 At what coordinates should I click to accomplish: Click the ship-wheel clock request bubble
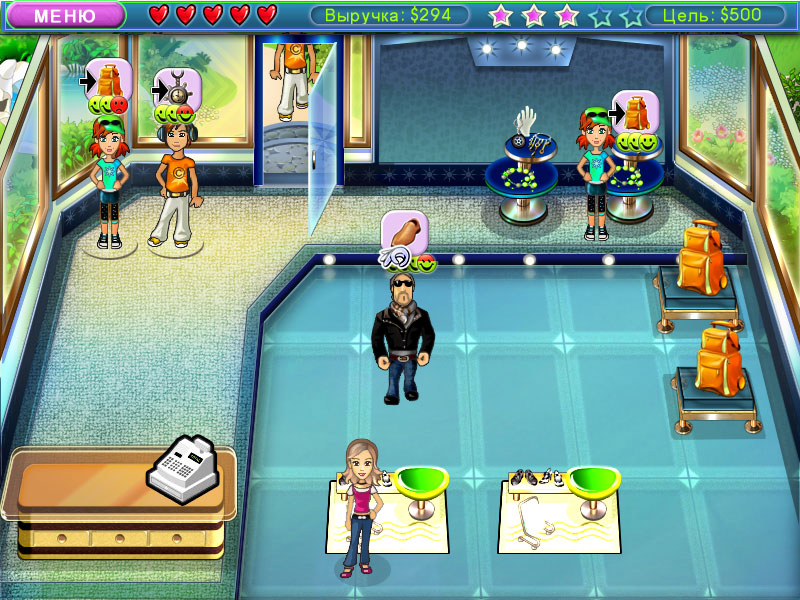pos(177,90)
